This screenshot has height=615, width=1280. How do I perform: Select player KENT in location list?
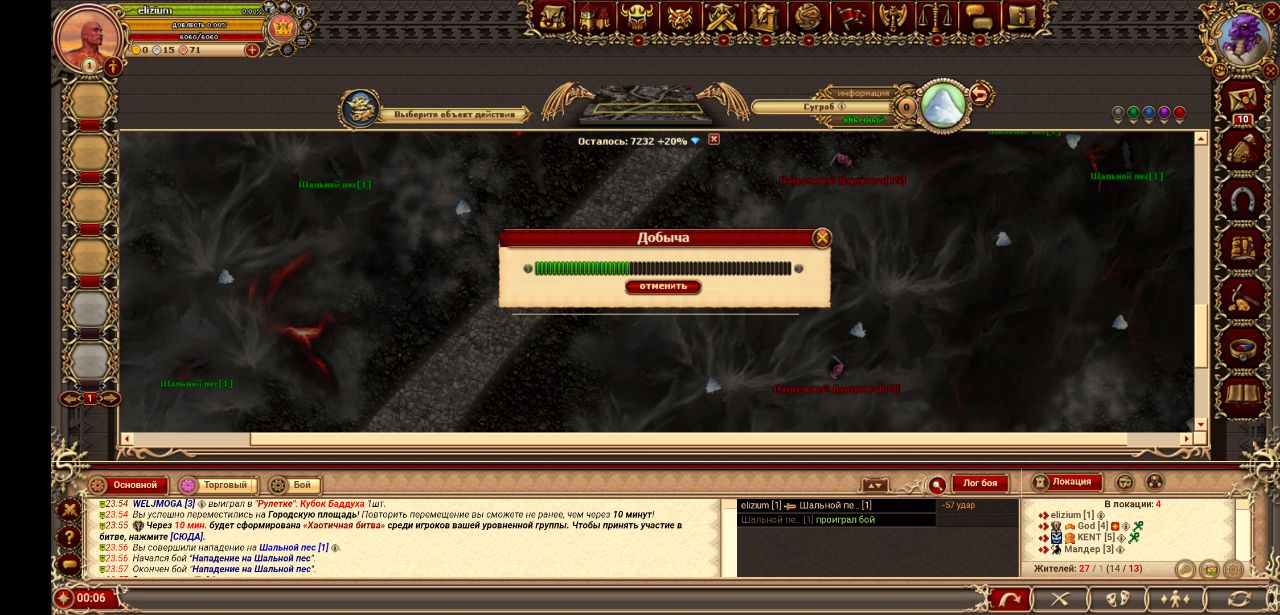tap(1088, 537)
